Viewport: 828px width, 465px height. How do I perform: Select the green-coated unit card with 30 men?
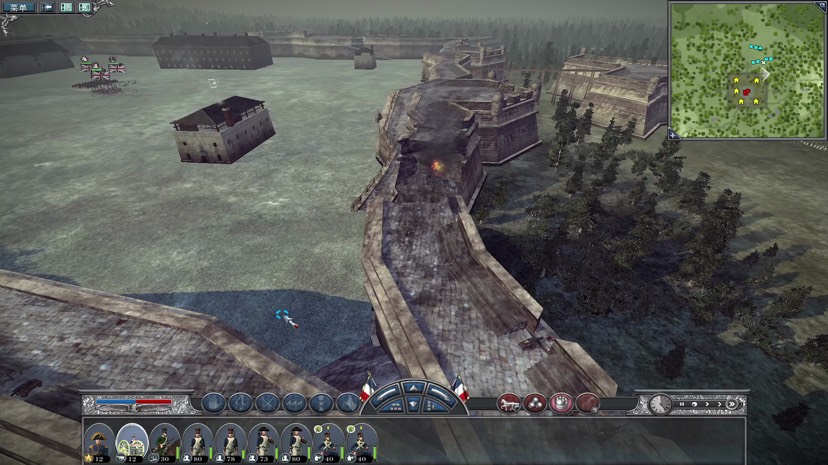(166, 440)
